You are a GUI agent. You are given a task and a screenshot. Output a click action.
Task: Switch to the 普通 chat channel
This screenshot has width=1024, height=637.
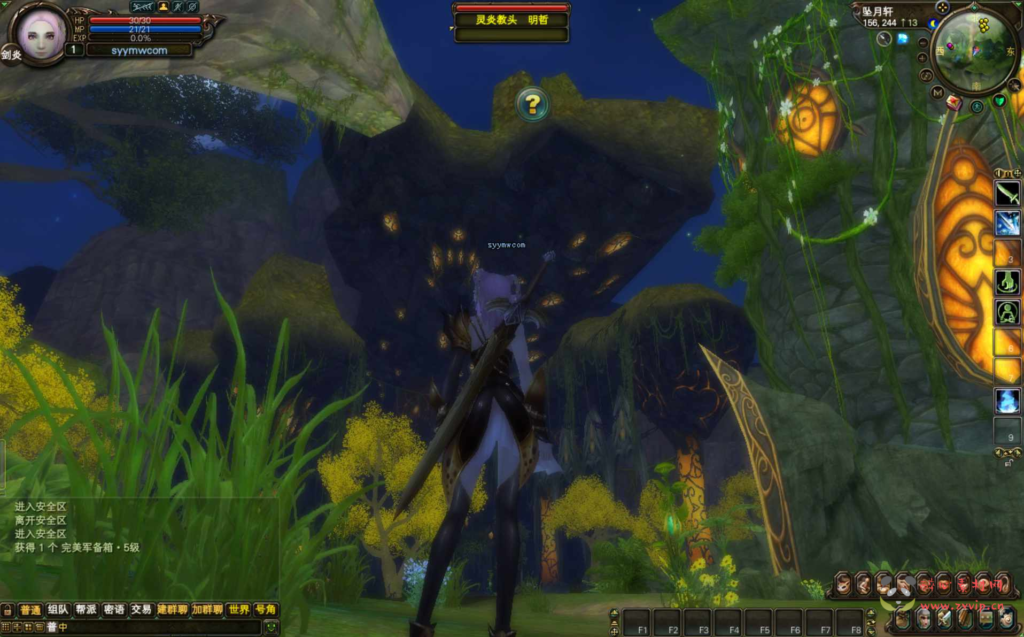coord(29,609)
